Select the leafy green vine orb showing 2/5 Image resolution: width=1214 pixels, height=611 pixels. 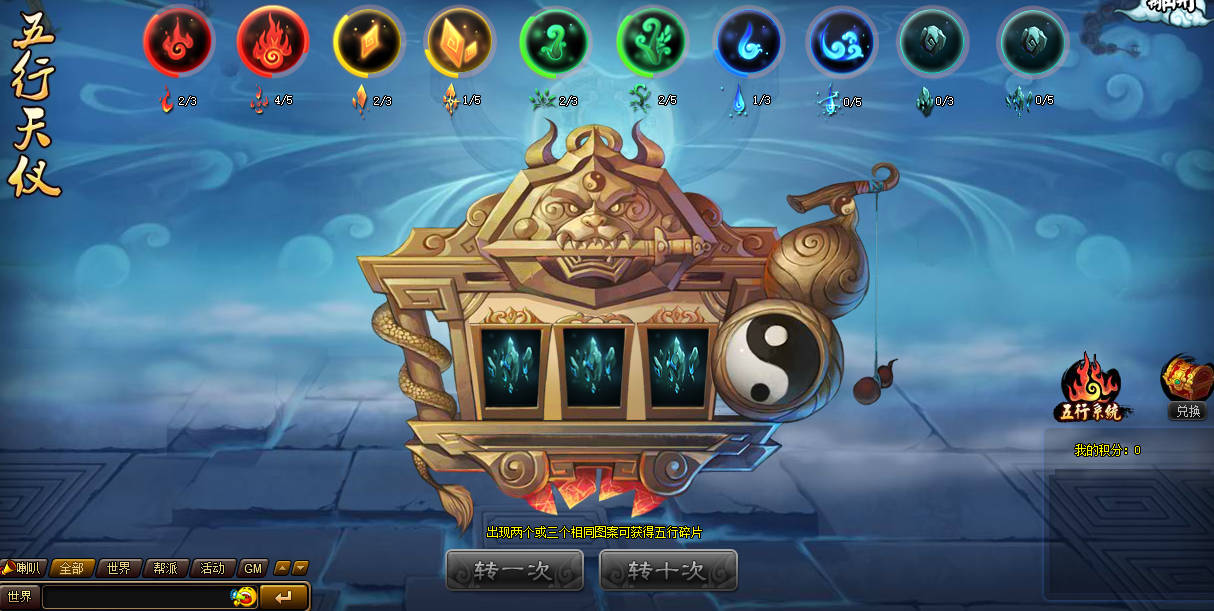tap(652, 41)
